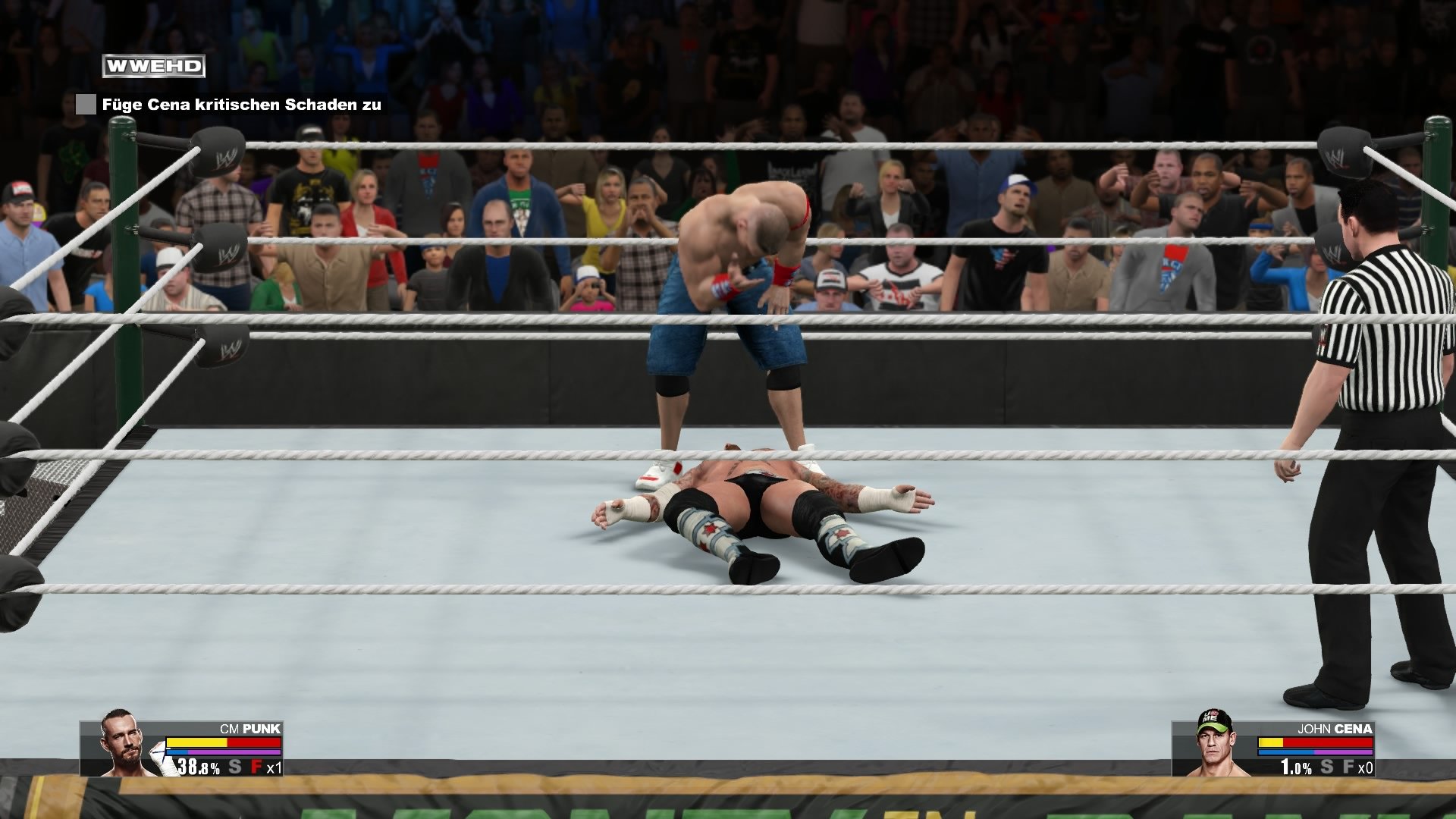Screen dimensions: 1456x819
Task: Click the finisher counter 'x0' beside Cena's bar
Action: pos(1367,767)
